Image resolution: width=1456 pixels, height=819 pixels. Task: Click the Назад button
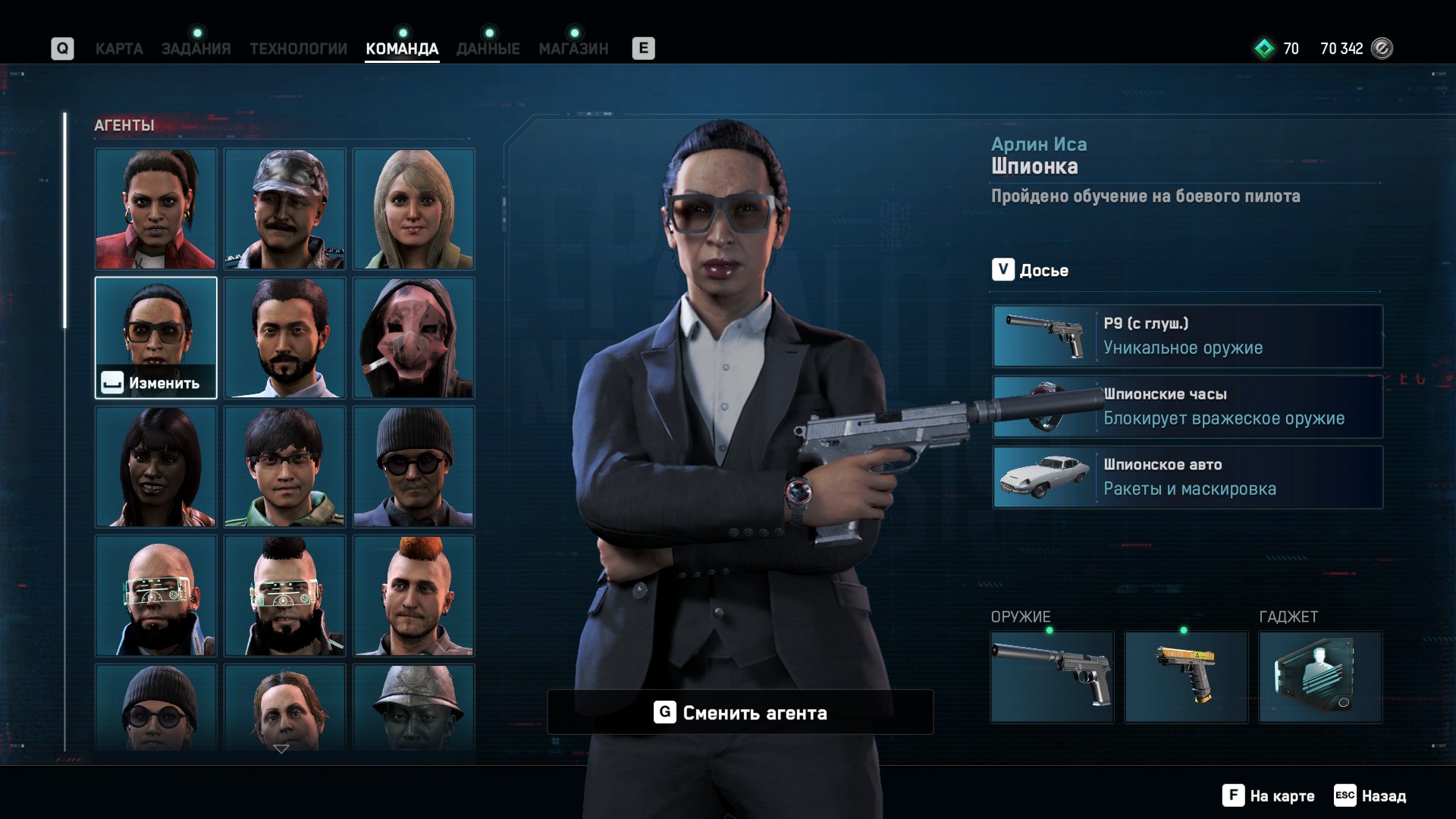point(1370,795)
